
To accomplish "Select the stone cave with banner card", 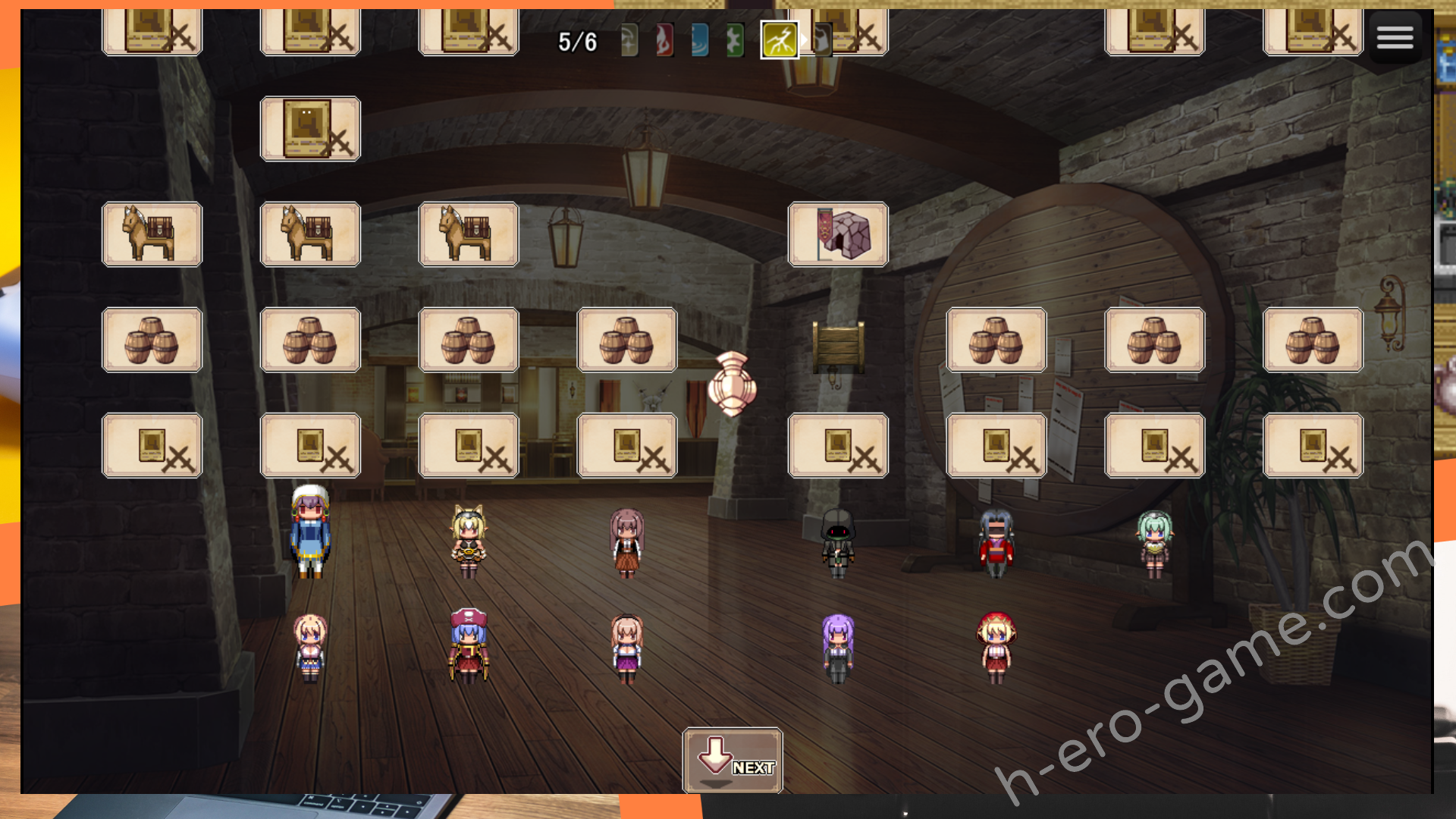I will coord(838,234).
